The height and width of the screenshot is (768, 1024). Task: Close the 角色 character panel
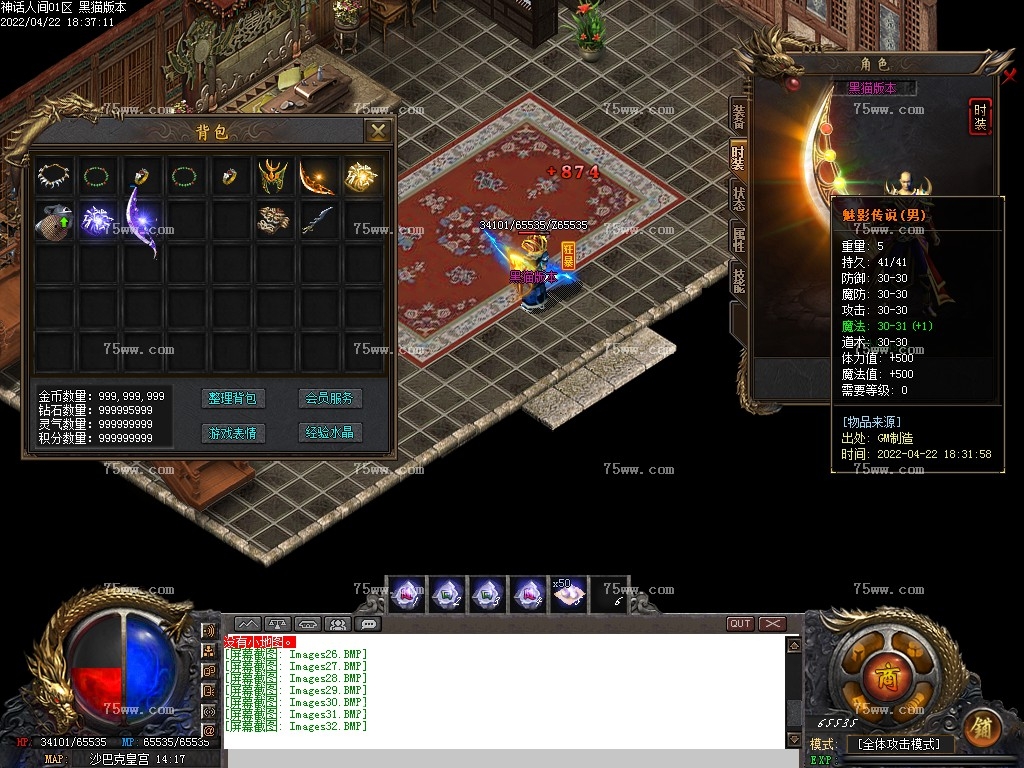pyautogui.click(x=1008, y=75)
